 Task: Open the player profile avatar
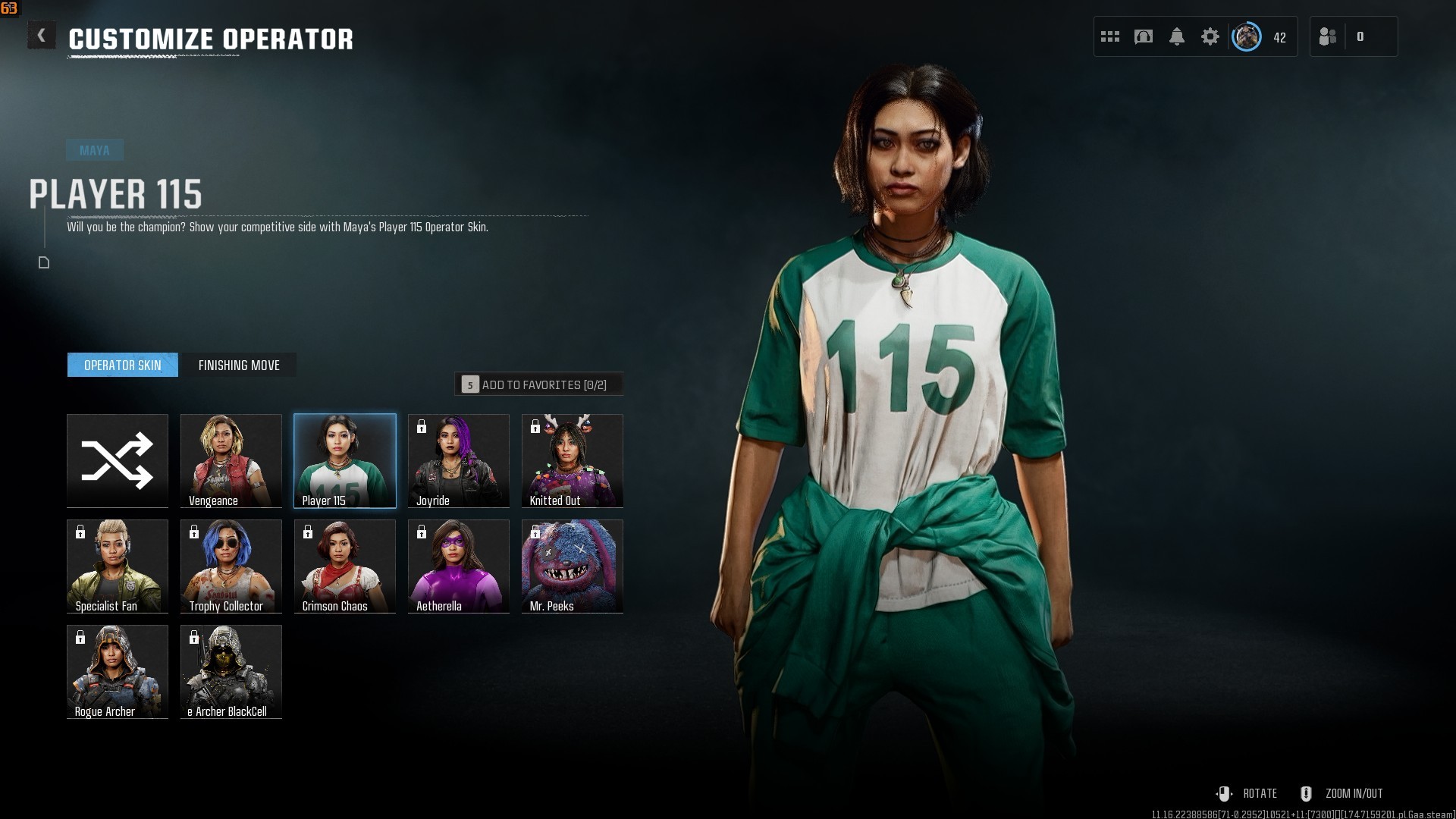(1247, 36)
